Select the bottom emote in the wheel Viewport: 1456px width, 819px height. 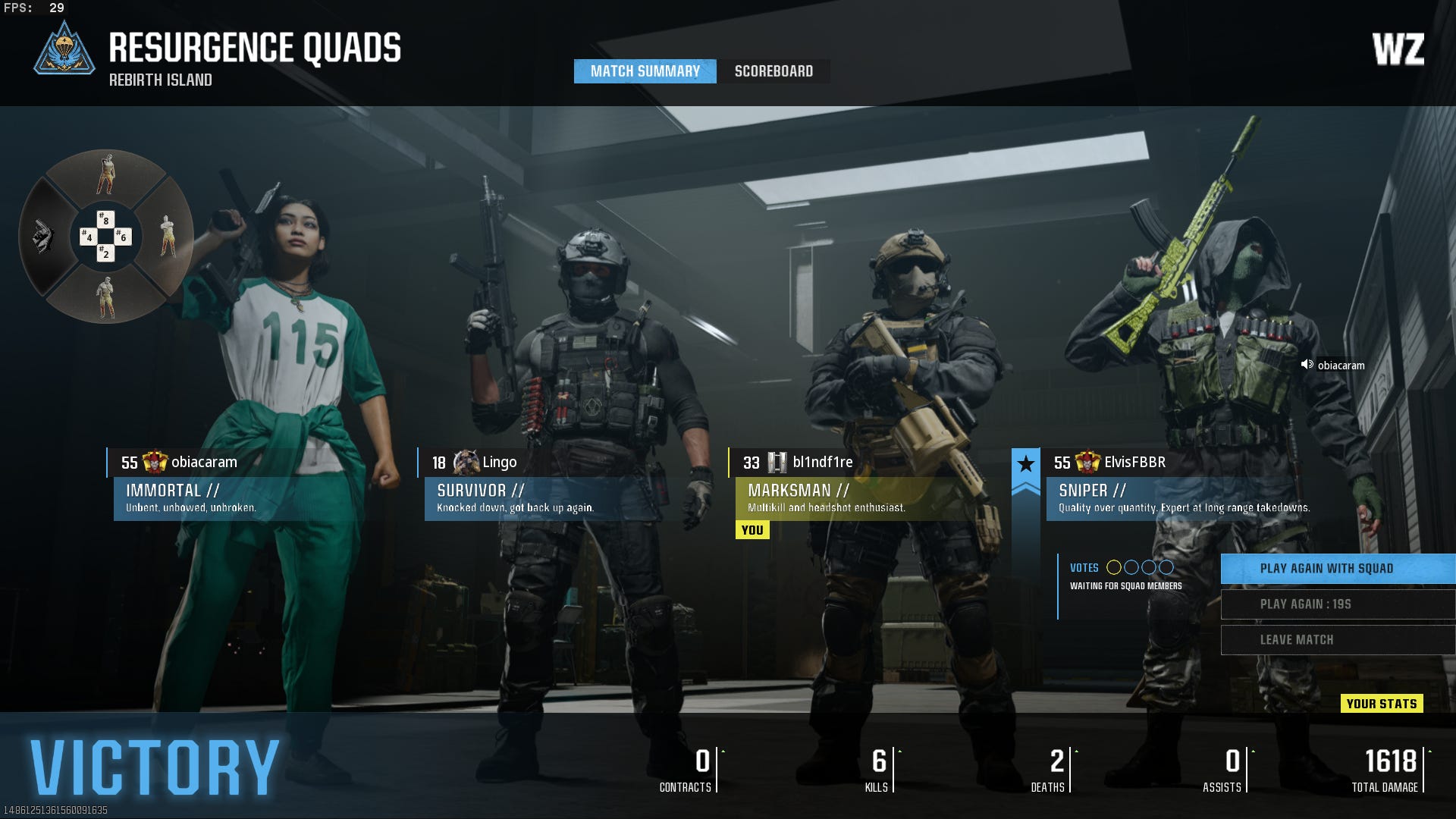tap(106, 297)
